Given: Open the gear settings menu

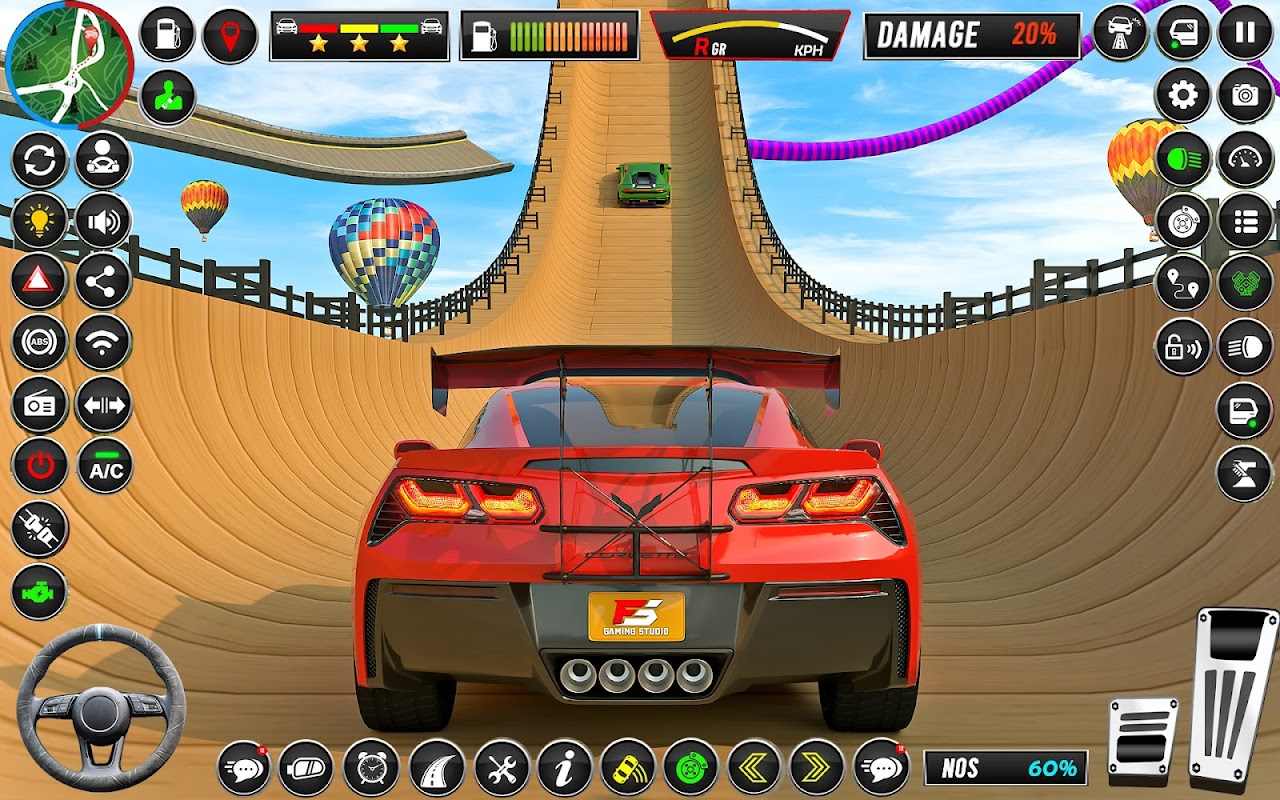Looking at the screenshot, I should (x=1183, y=96).
